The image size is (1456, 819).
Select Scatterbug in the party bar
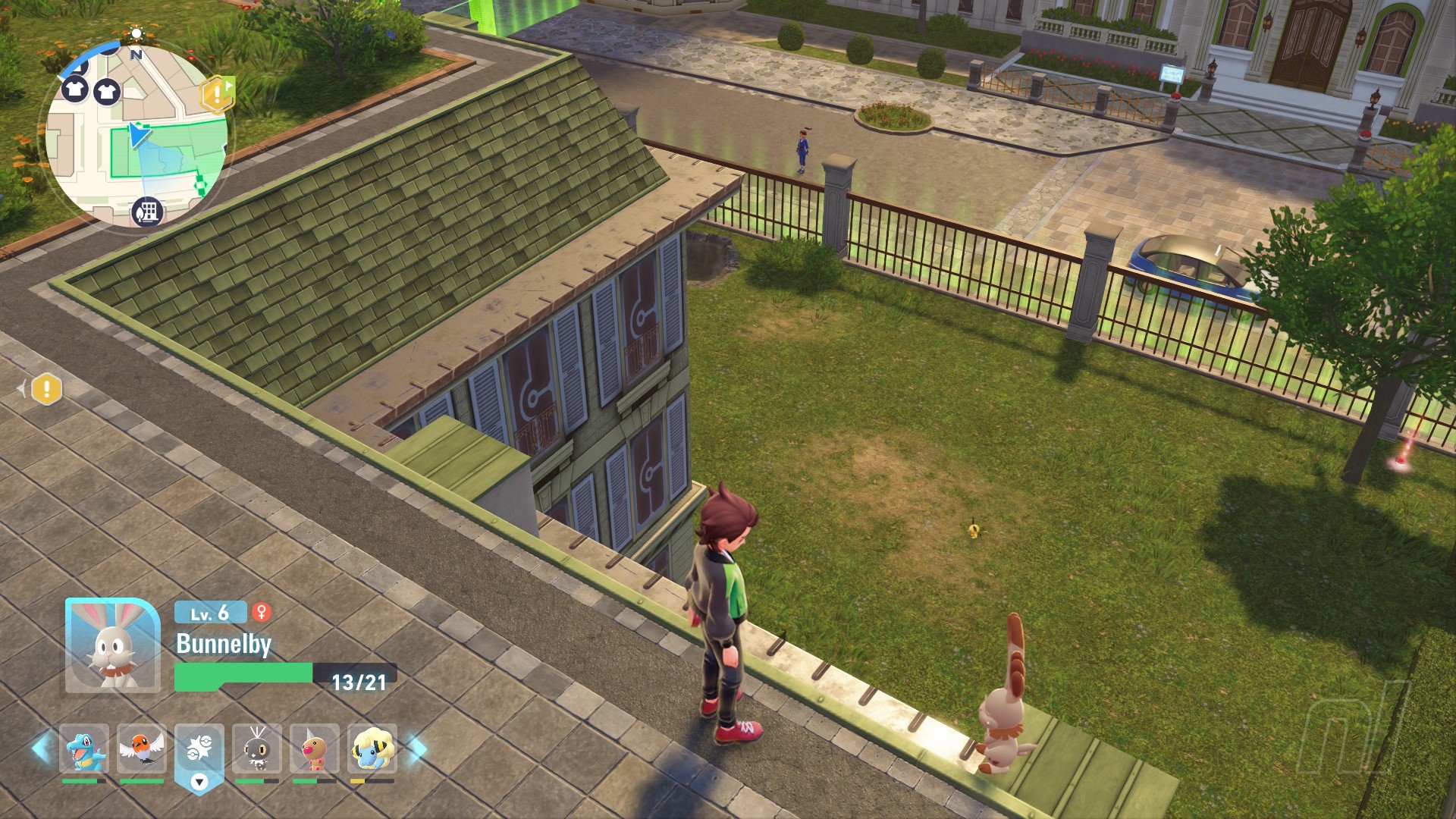click(257, 748)
